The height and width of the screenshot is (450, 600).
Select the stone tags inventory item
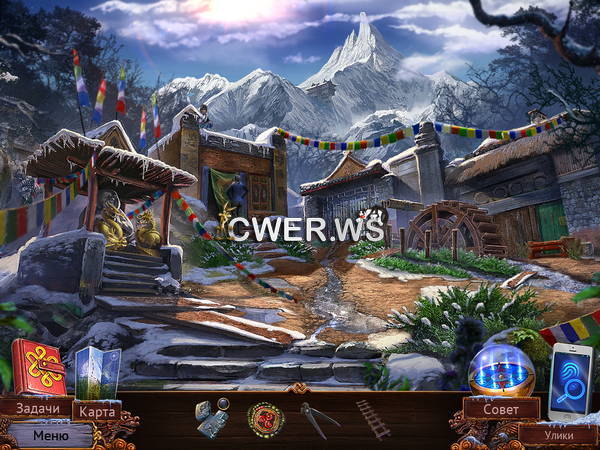pos(209,418)
